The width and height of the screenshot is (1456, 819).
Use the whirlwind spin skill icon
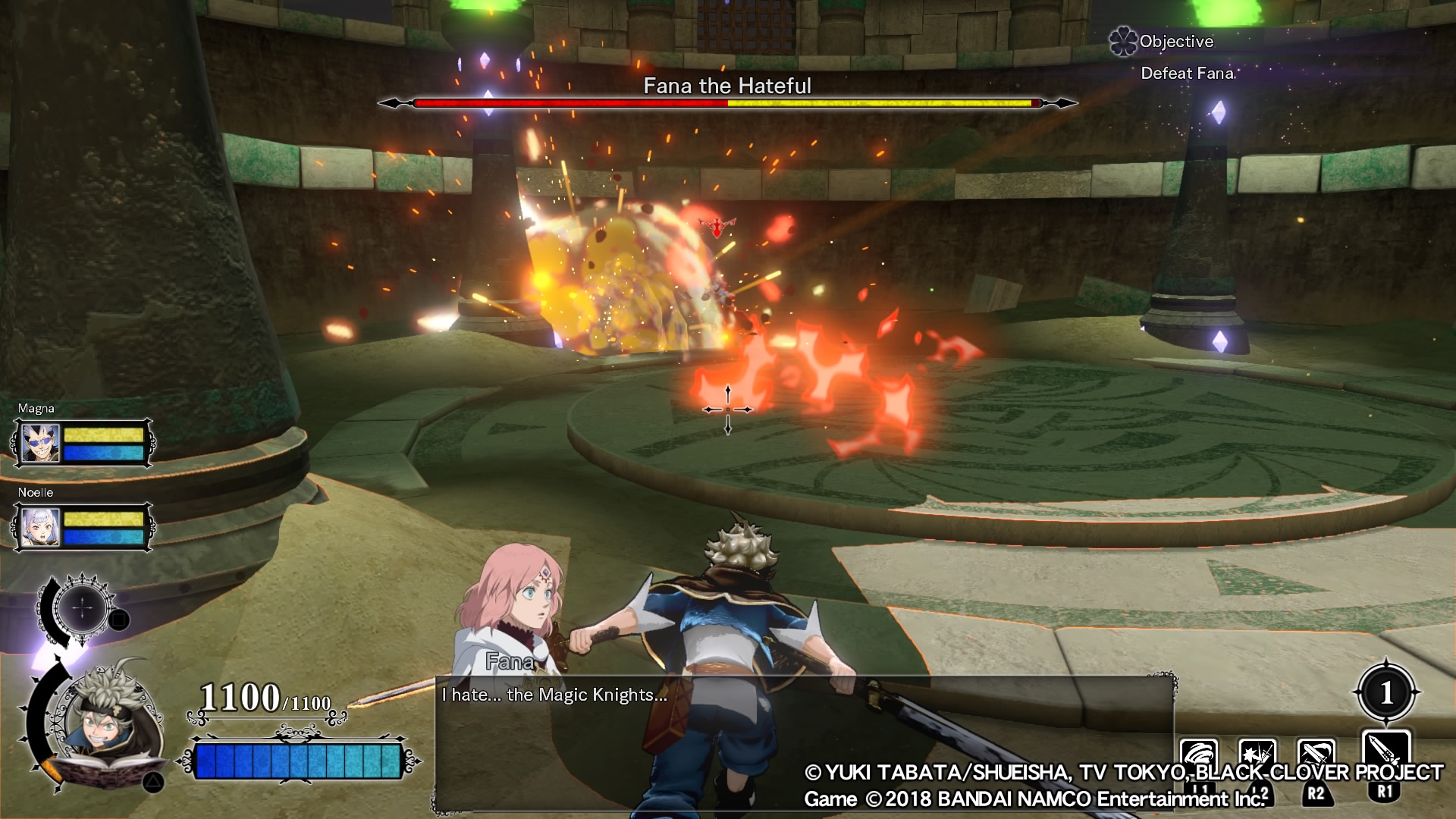pyautogui.click(x=1199, y=758)
